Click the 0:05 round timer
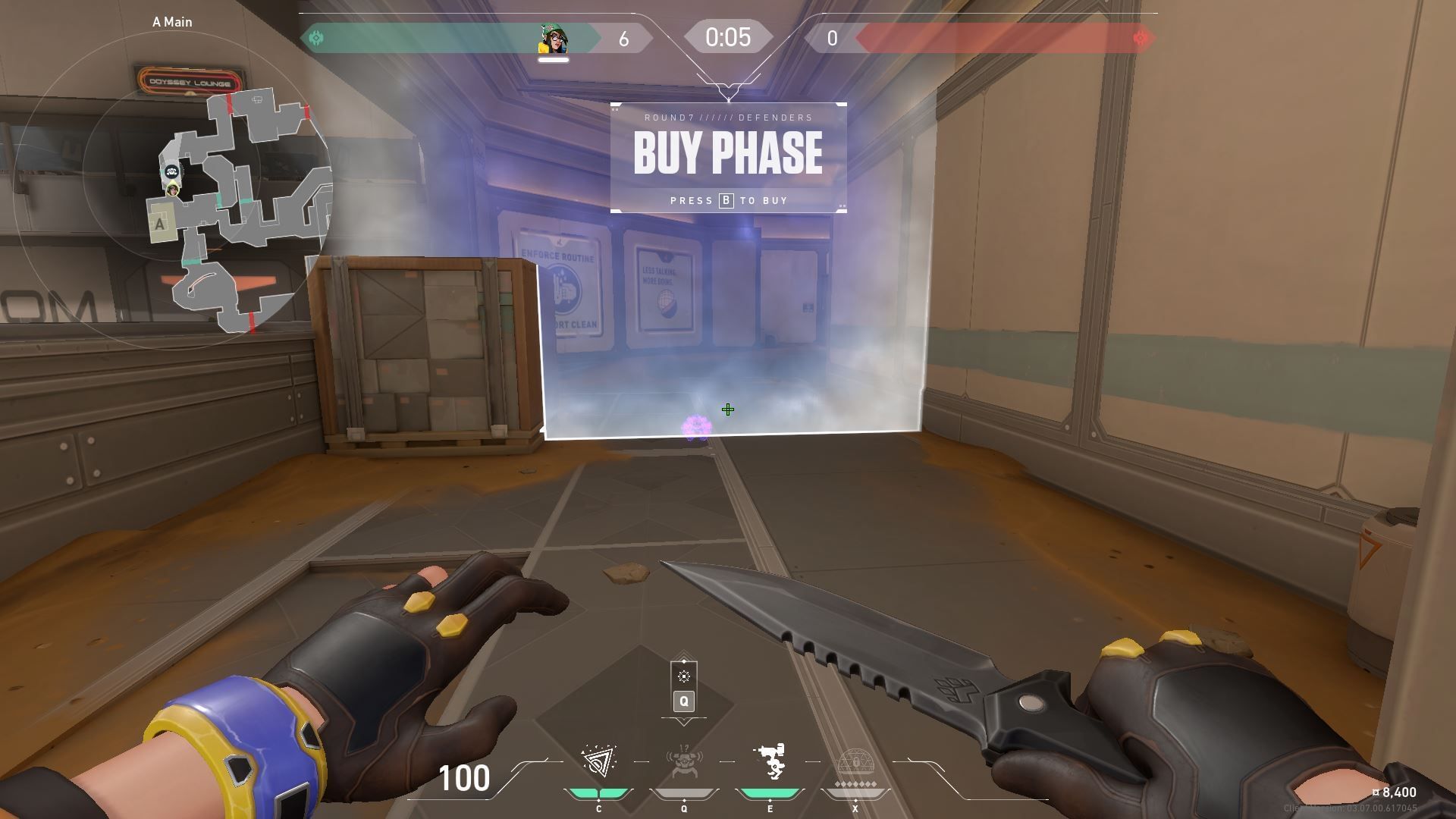 727,36
